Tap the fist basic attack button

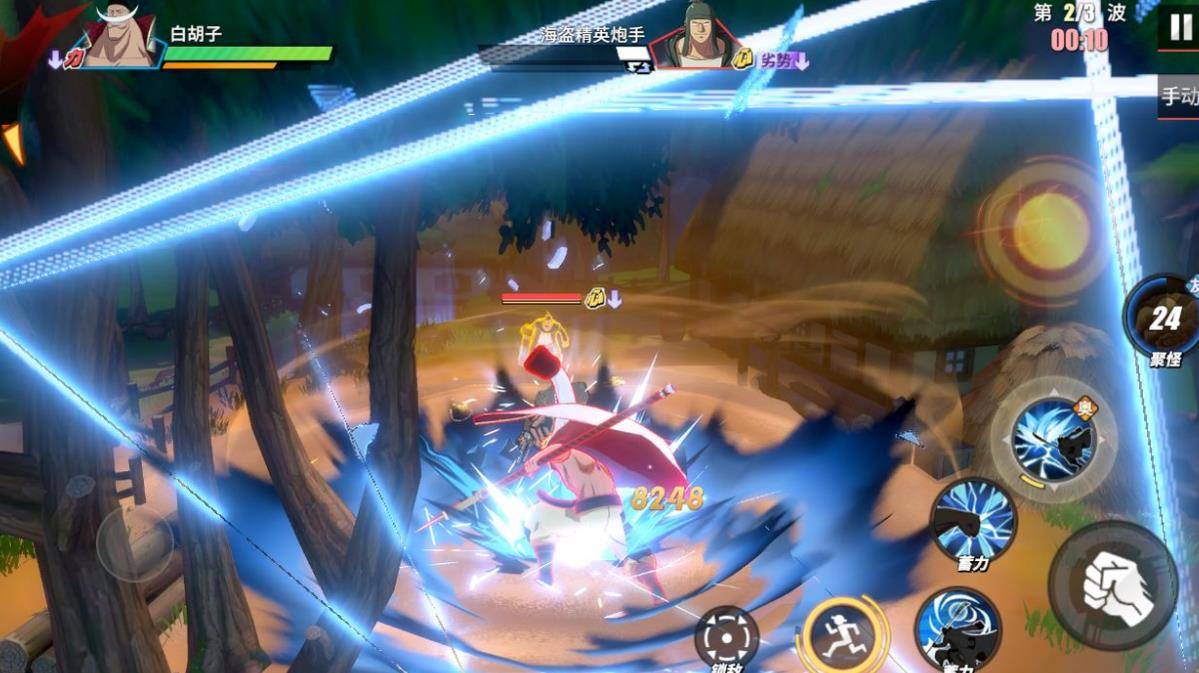point(1113,586)
